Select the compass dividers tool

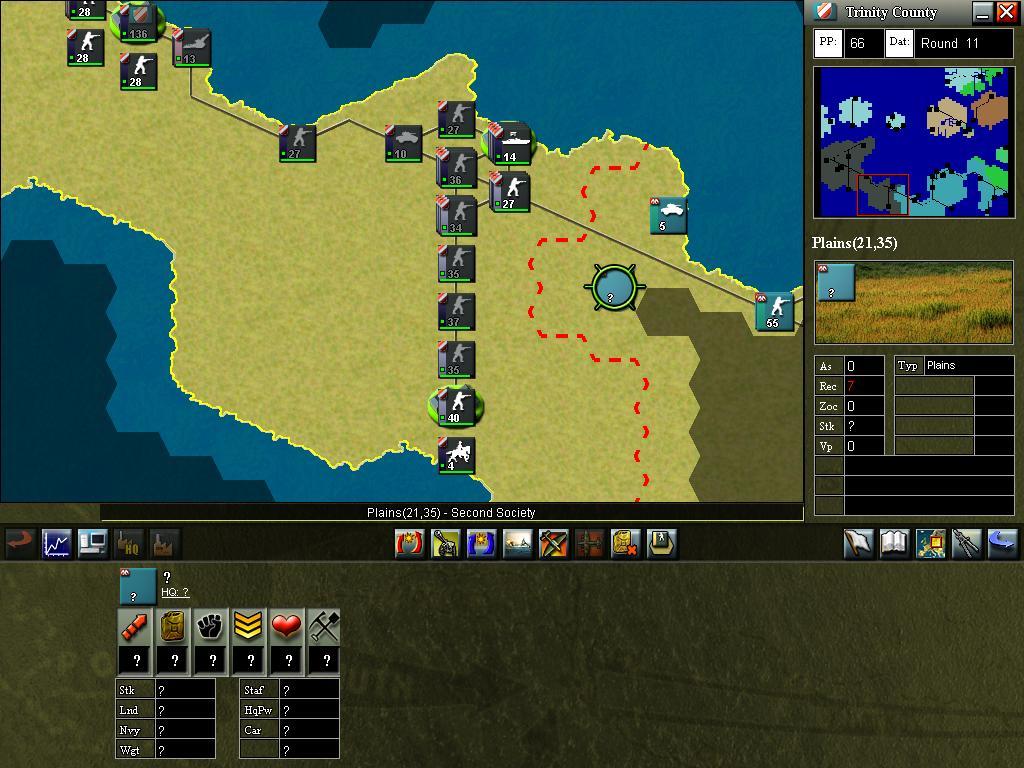click(x=966, y=543)
